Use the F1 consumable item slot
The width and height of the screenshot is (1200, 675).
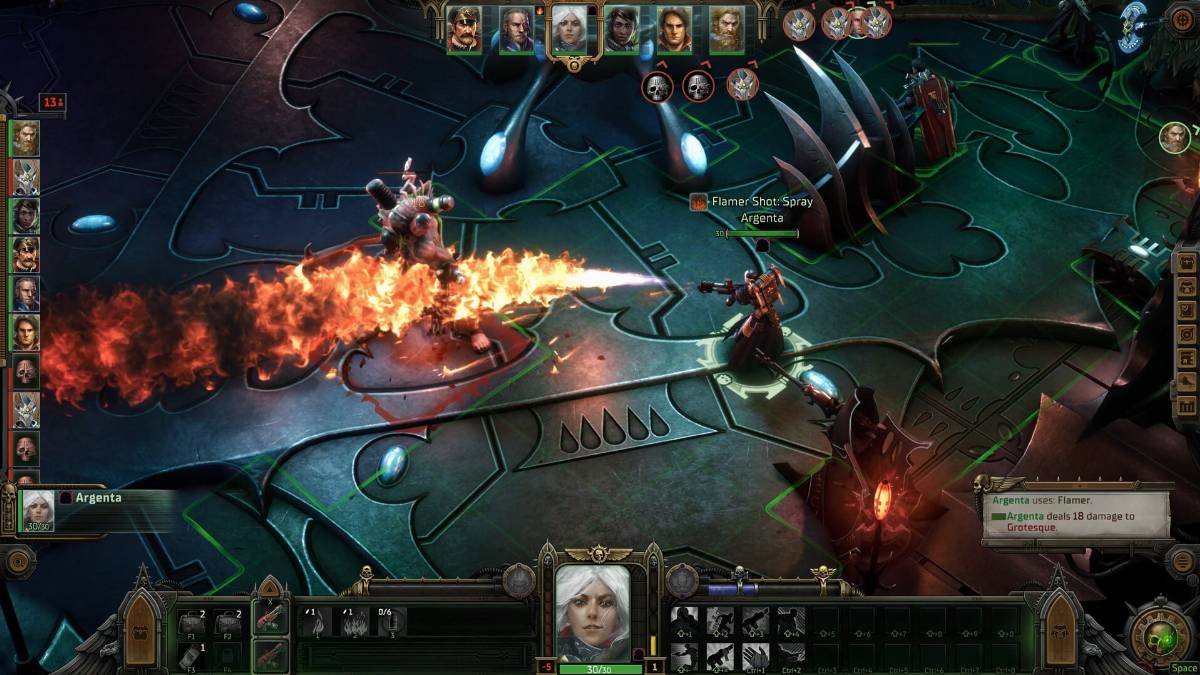tap(193, 624)
